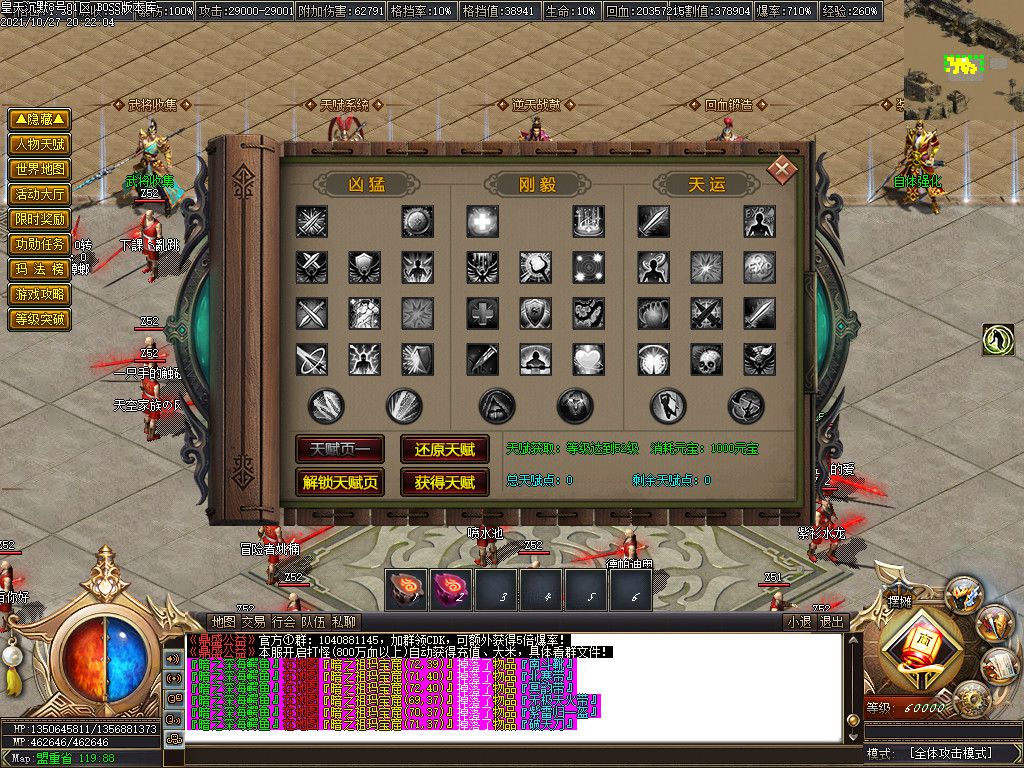This screenshot has width=1024, height=768.
Task: View the 玛法榜 ranking board
Action: 40,269
